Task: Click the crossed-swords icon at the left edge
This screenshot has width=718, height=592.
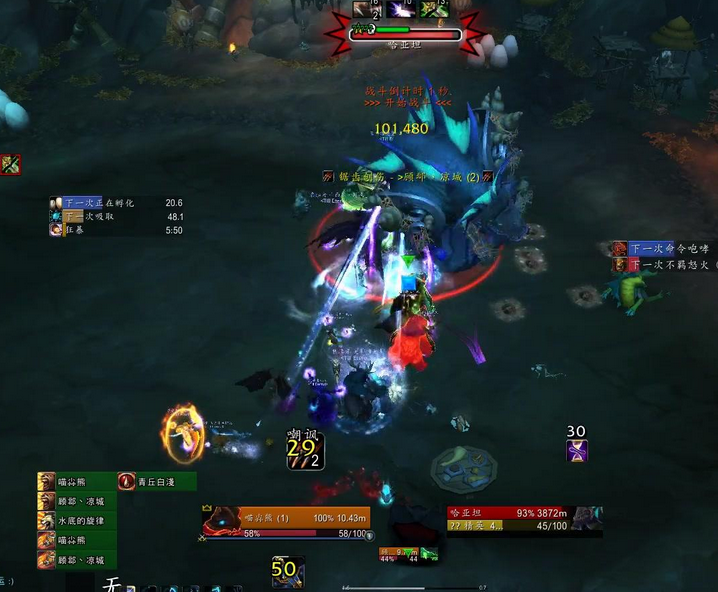Action: (11, 164)
